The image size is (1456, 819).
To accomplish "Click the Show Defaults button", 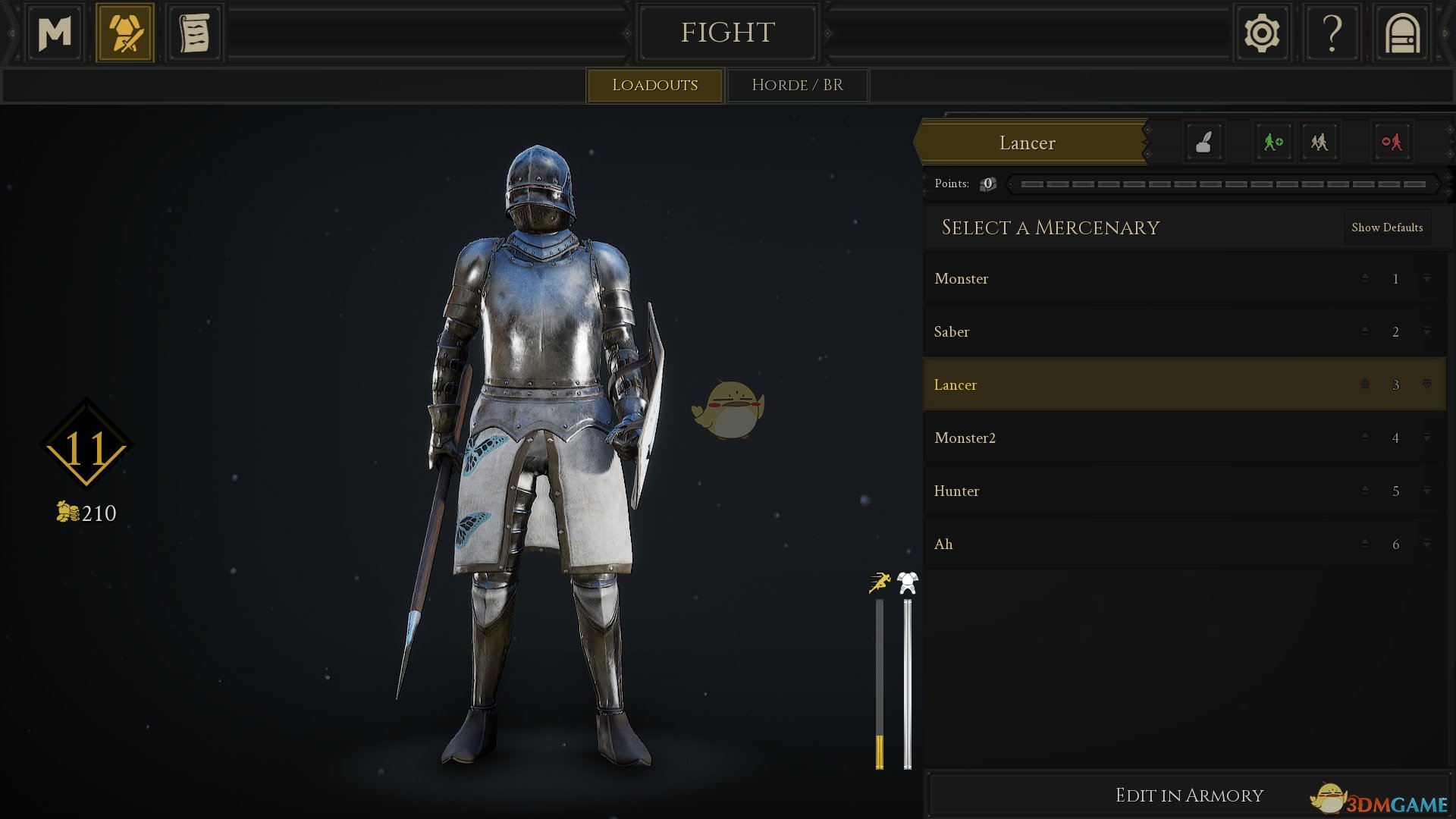I will click(1387, 227).
